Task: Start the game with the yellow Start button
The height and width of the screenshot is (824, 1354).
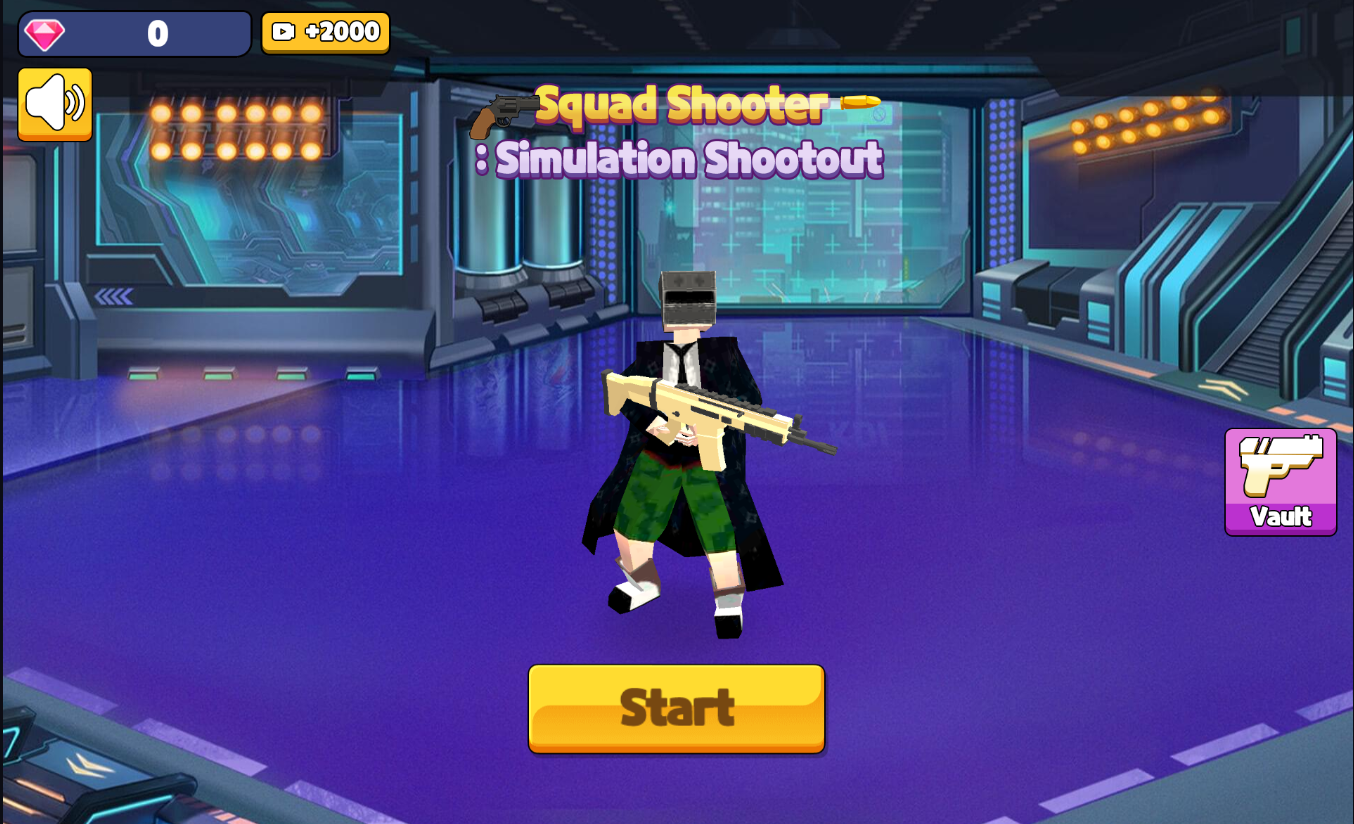Action: [x=676, y=708]
